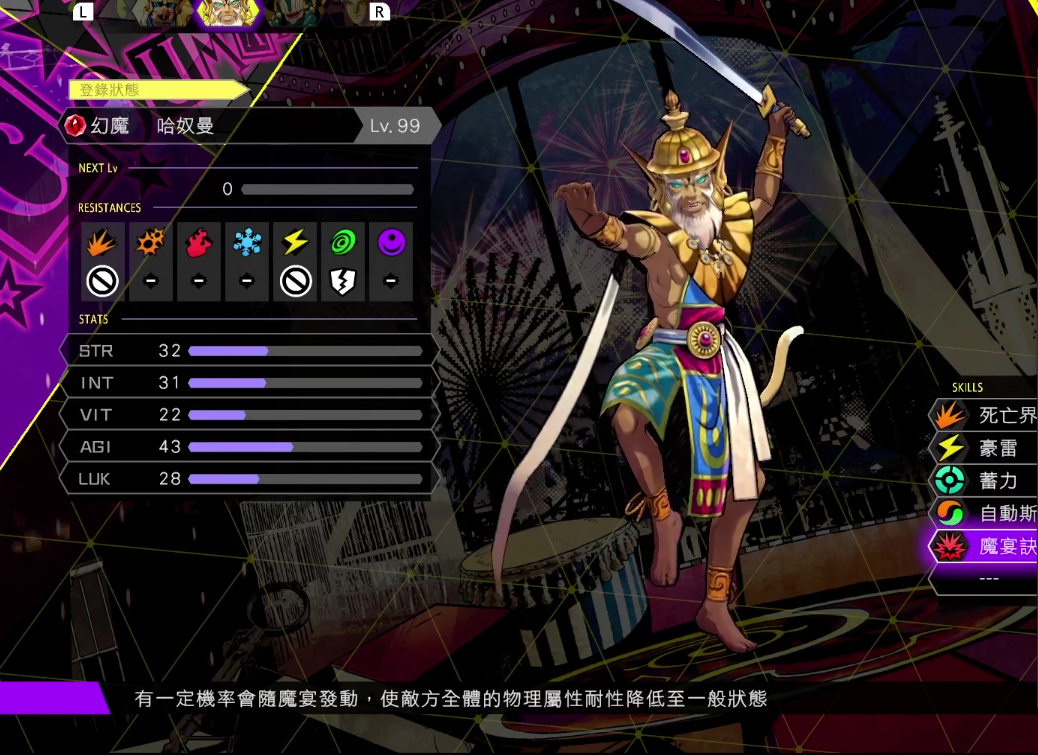The width and height of the screenshot is (1038, 755).
Task: Pick the 自動斯 auto skill row
Action: click(x=985, y=514)
